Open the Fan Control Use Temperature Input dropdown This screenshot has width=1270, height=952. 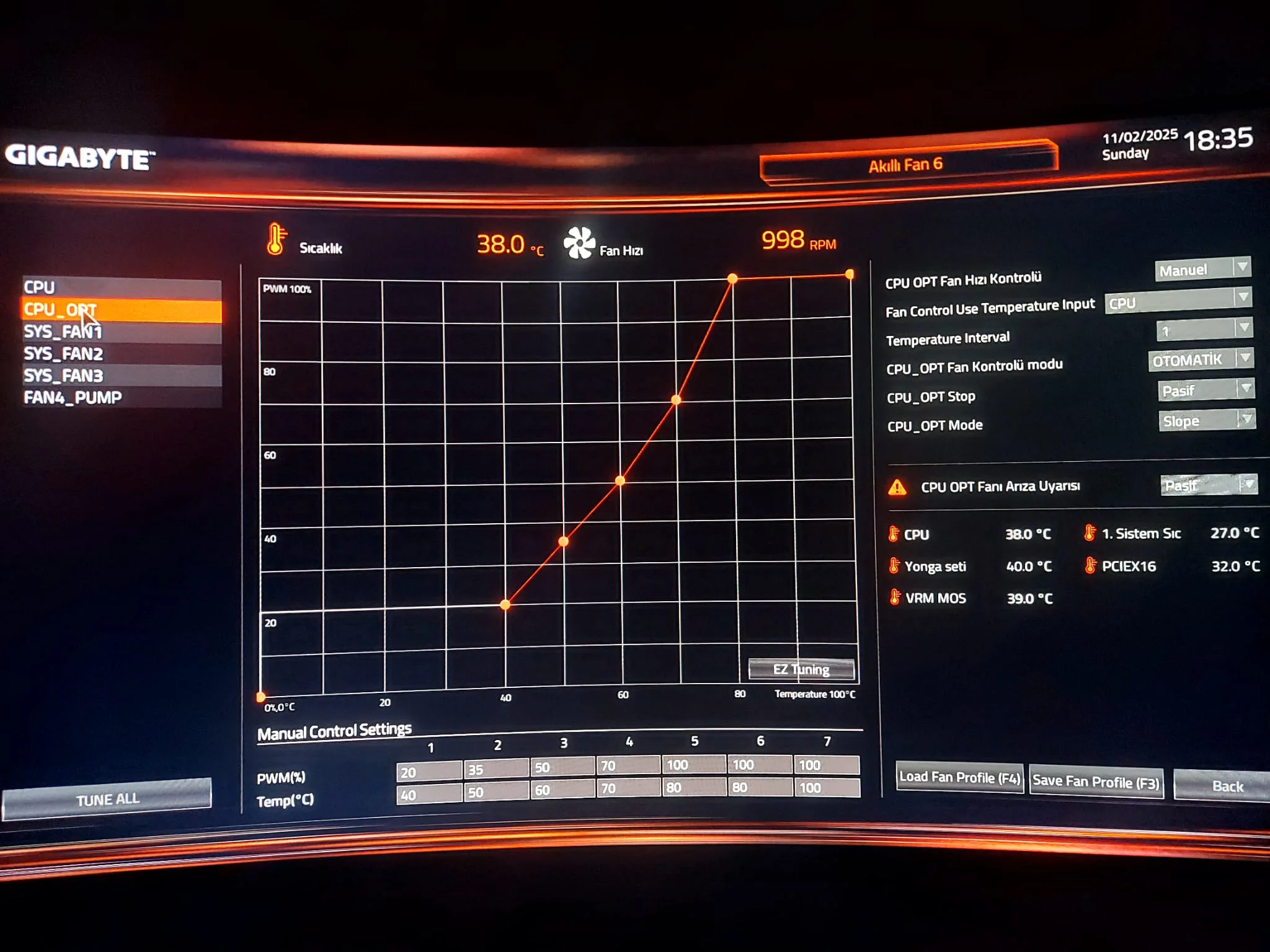coord(1178,301)
